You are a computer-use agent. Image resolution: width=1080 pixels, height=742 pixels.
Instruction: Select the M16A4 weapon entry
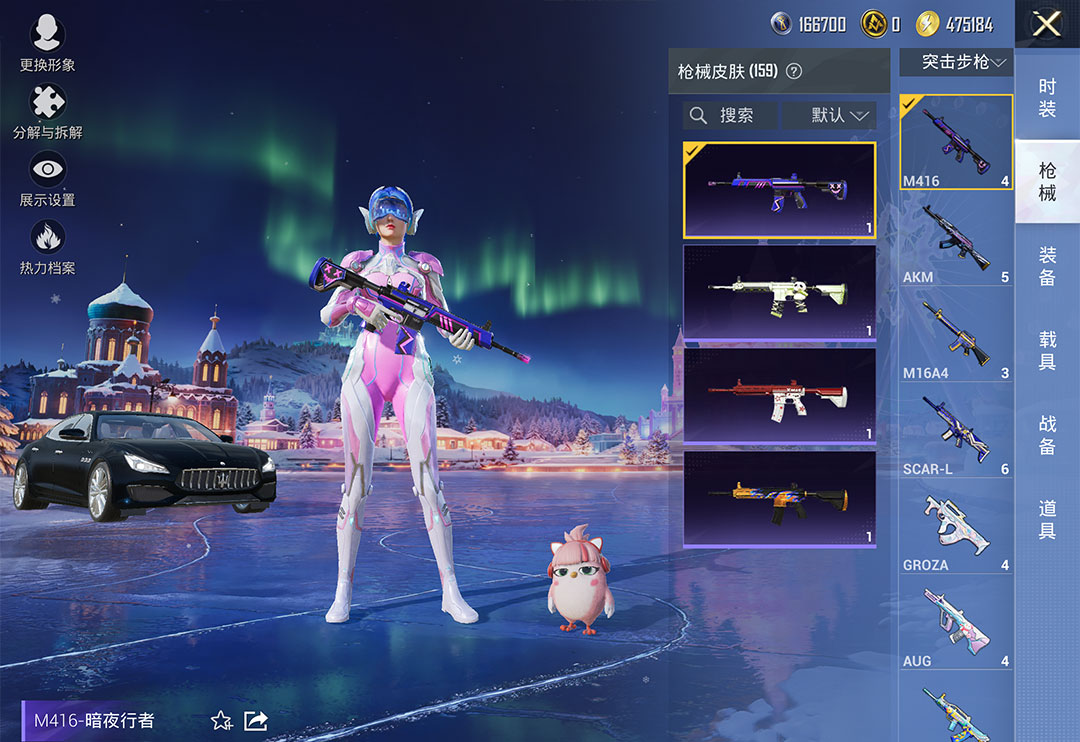tap(956, 336)
